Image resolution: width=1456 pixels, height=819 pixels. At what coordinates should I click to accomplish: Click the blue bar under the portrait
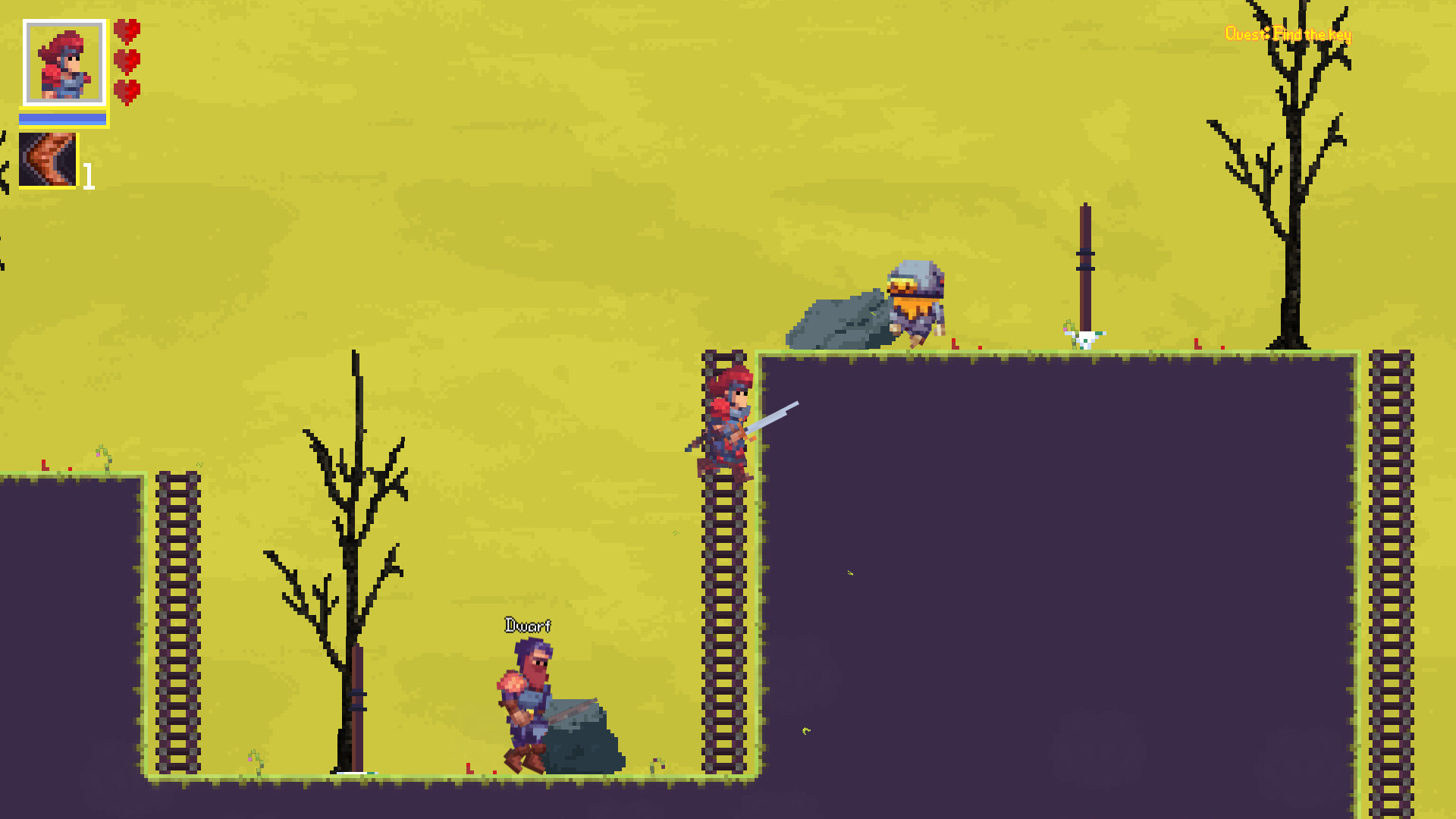[62, 118]
